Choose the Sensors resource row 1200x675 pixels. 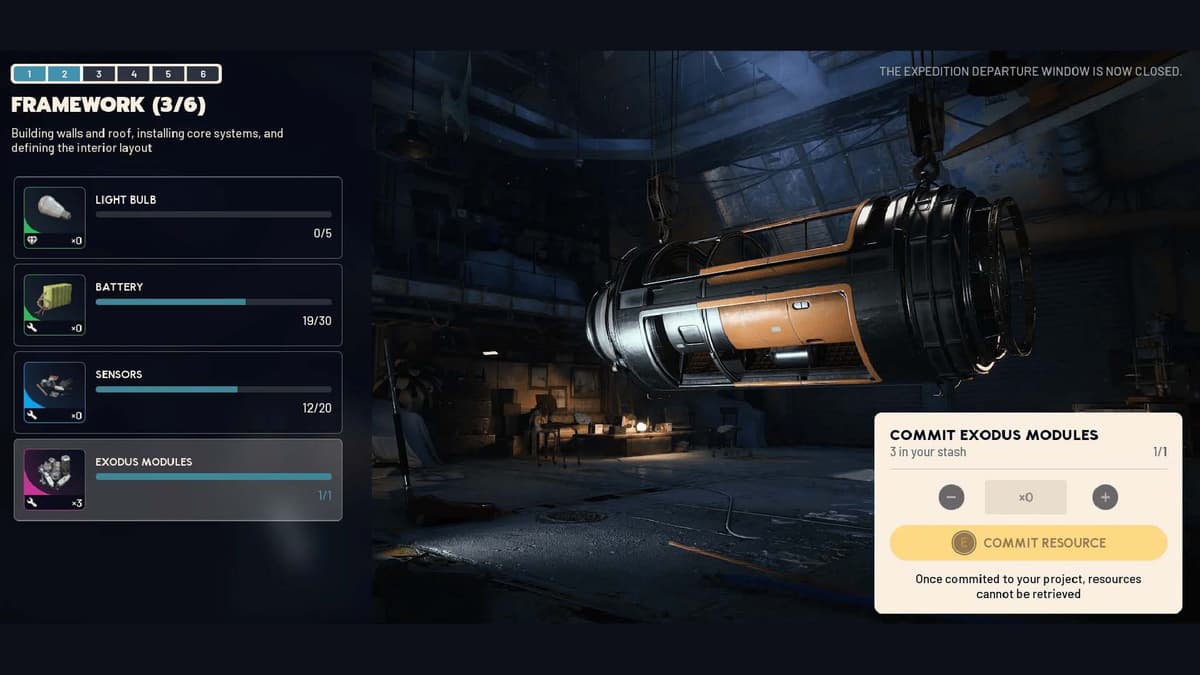(178, 392)
